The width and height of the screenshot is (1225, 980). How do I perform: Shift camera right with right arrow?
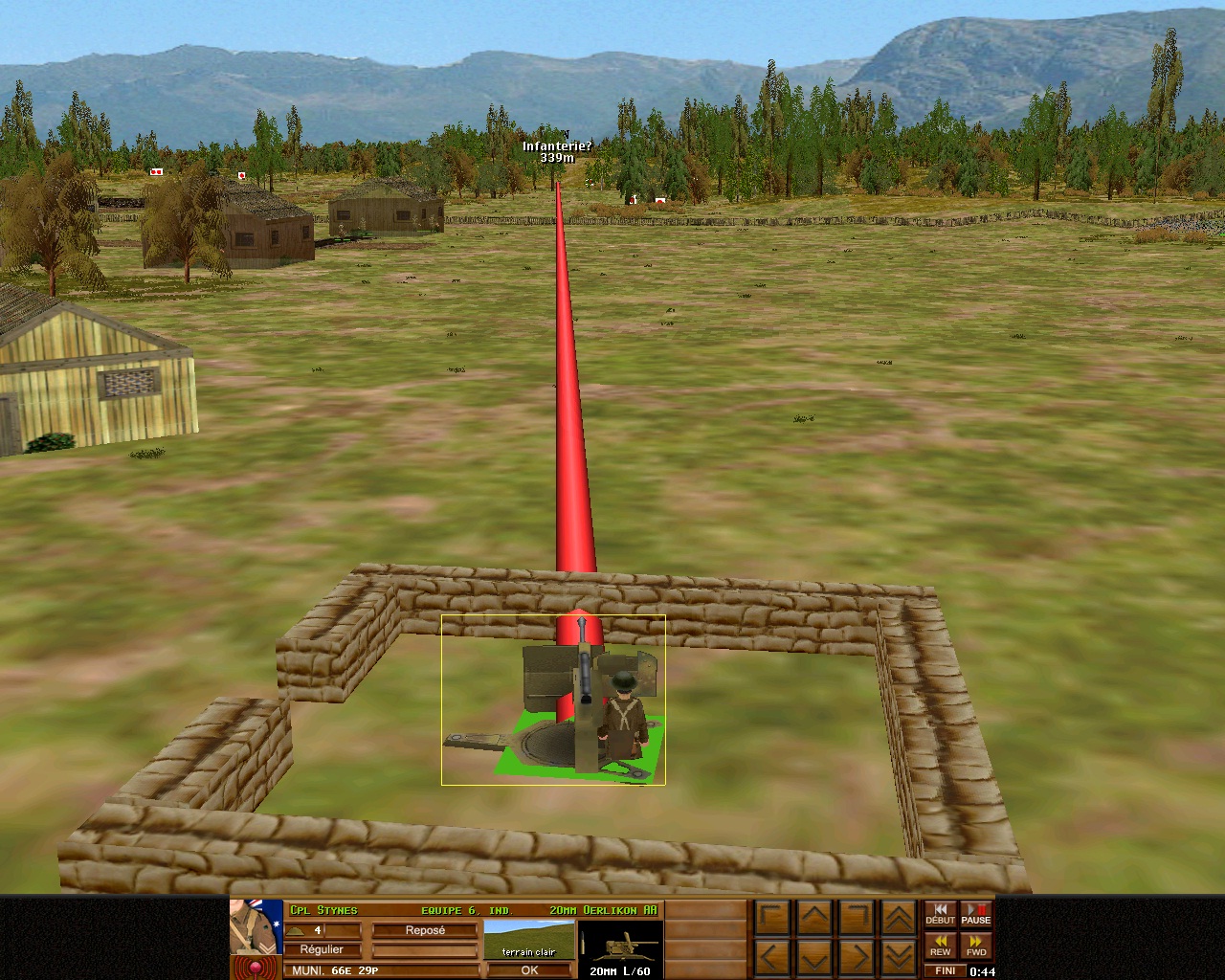tap(857, 956)
